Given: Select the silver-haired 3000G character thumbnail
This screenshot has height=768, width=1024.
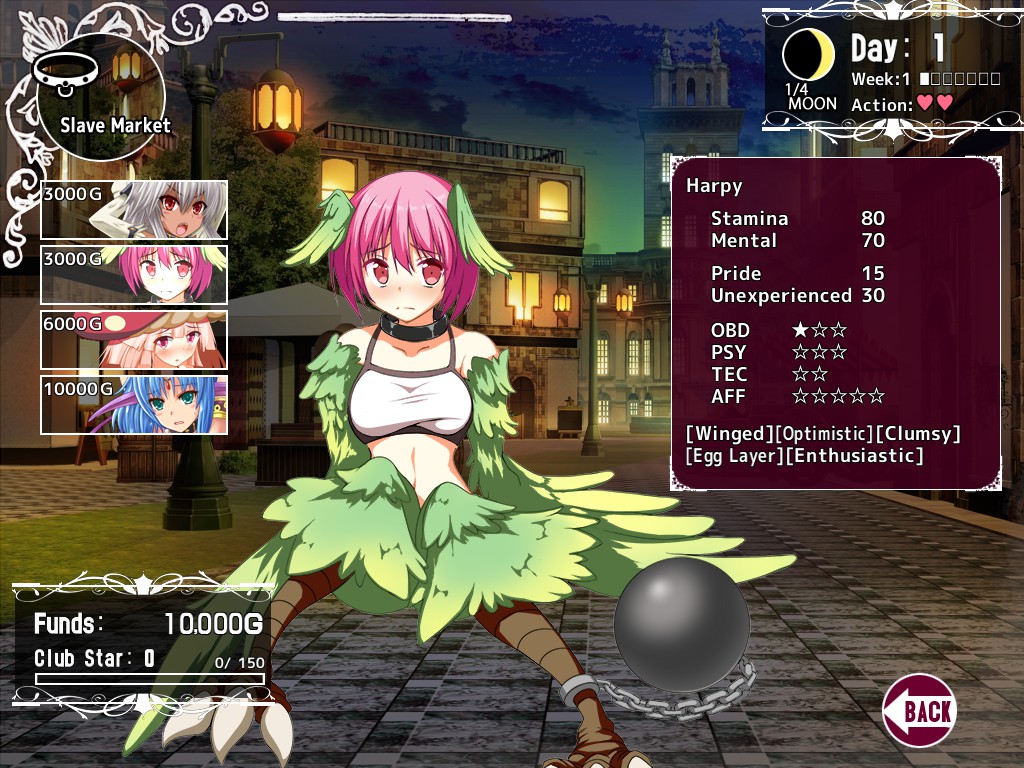Looking at the screenshot, I should tap(134, 210).
